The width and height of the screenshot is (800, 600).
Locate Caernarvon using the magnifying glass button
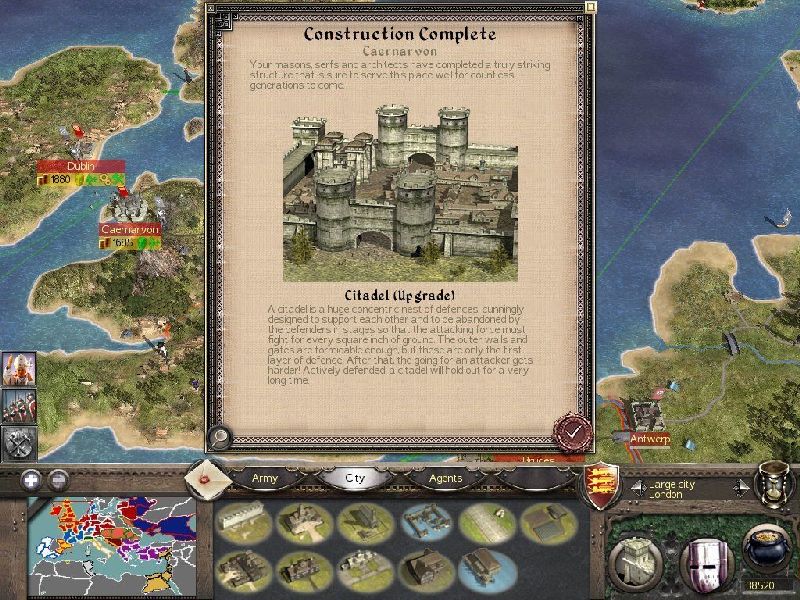click(x=220, y=437)
